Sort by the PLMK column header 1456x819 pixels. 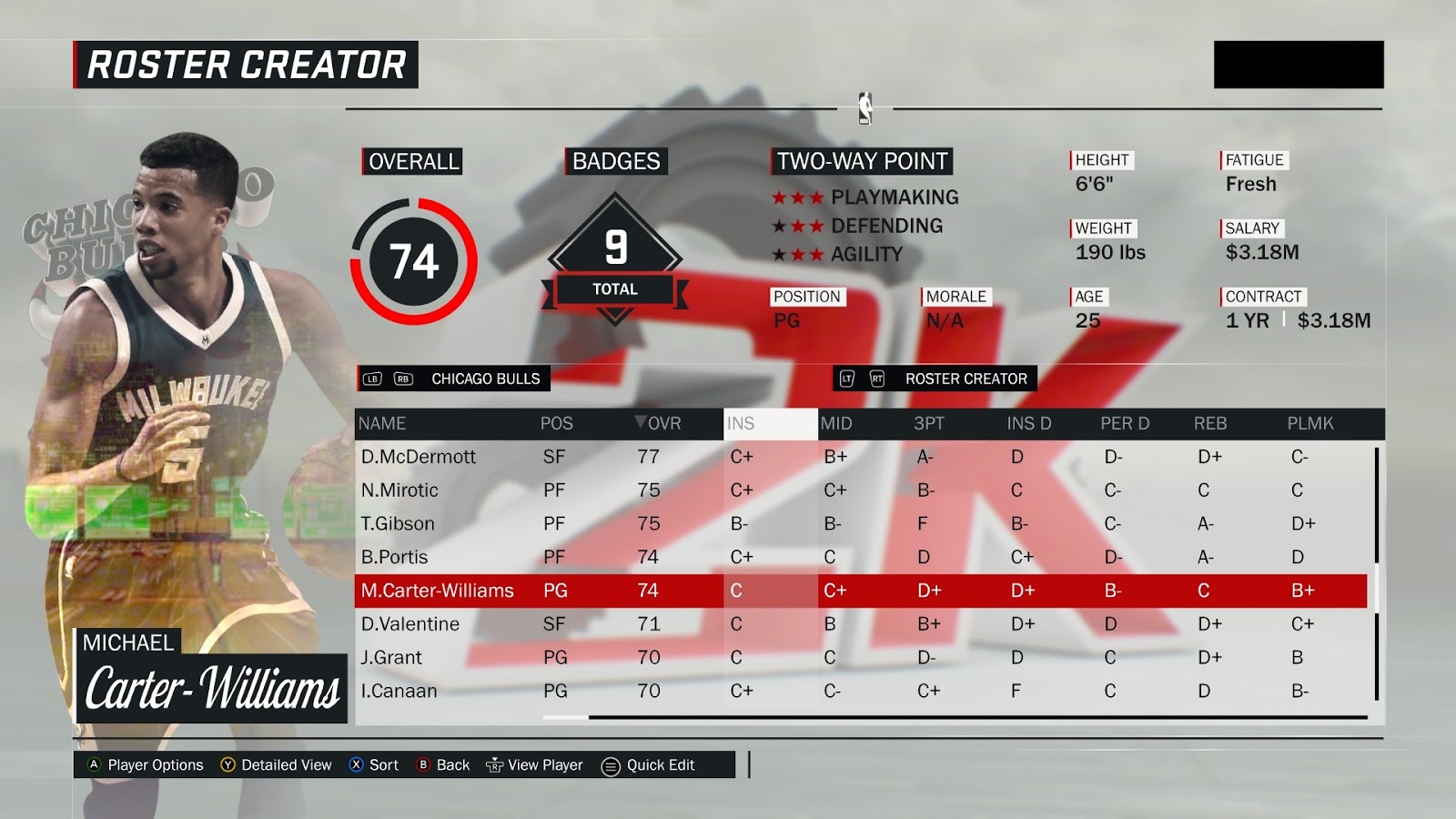point(1309,424)
